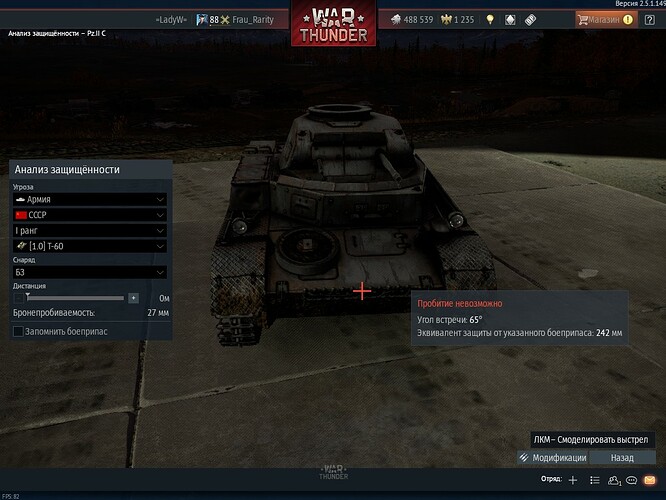The height and width of the screenshot is (500, 666).
Task: Open the I ранг rank dropdown
Action: (88, 230)
